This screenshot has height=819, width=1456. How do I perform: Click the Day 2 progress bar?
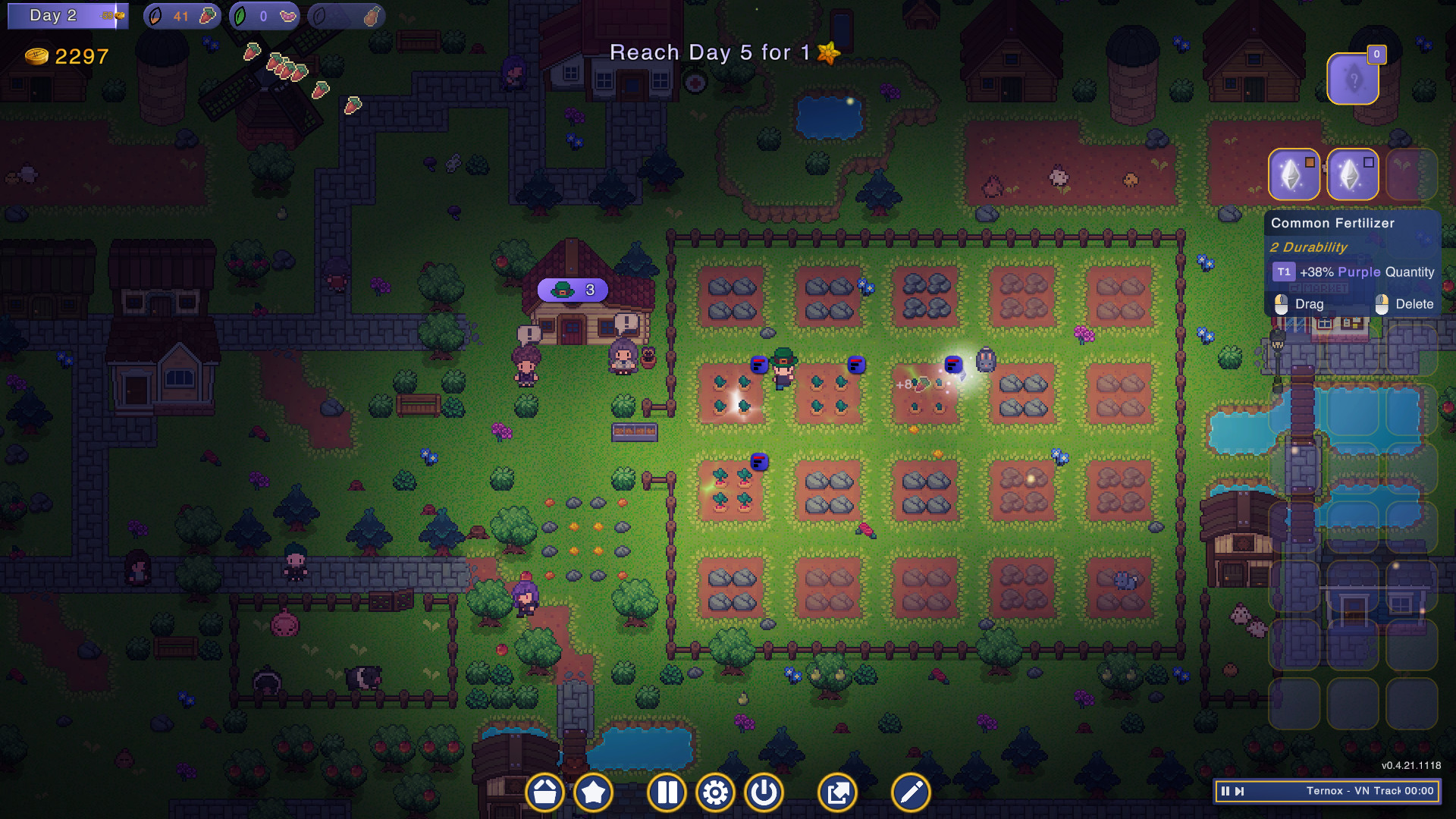pos(67,14)
